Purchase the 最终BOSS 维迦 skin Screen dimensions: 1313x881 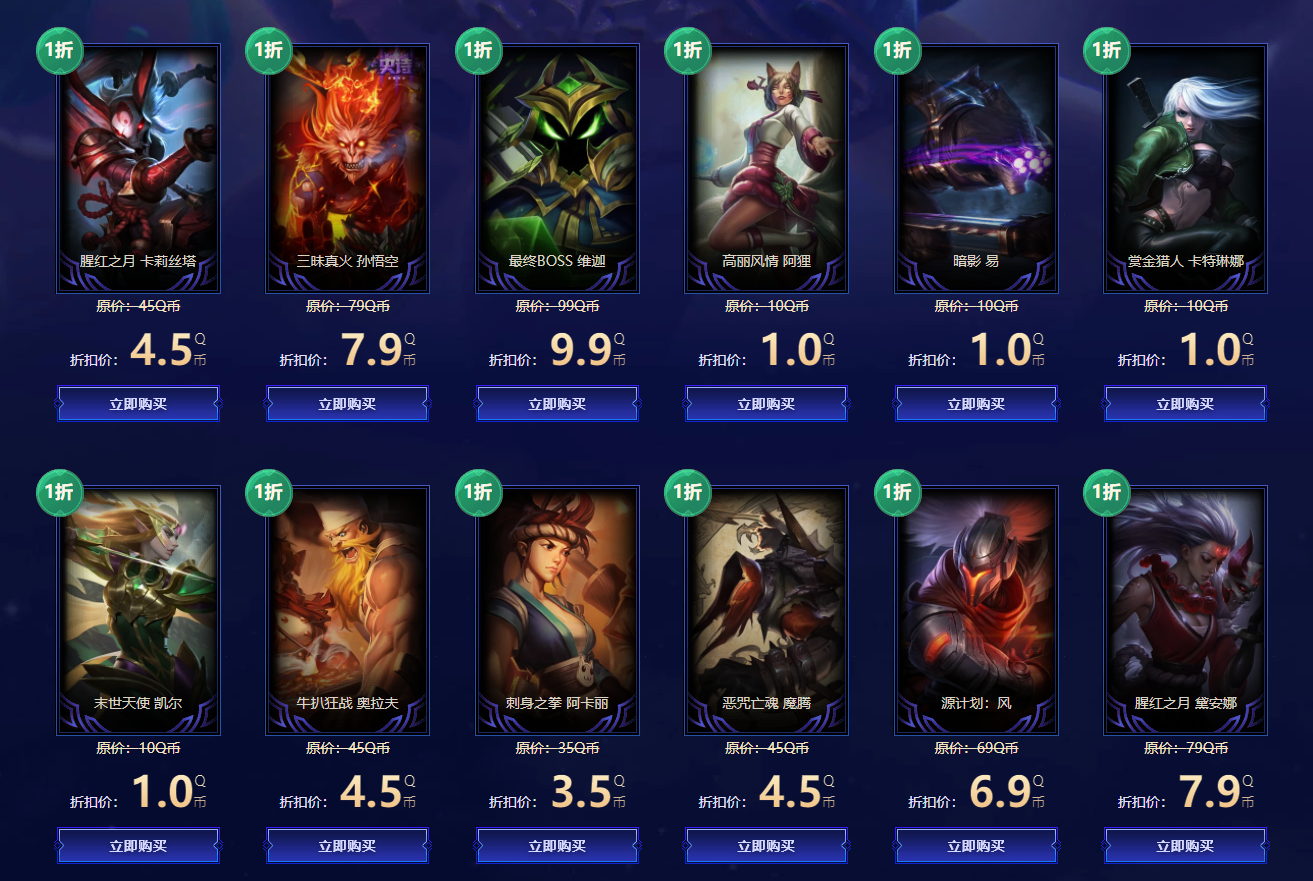(x=557, y=404)
